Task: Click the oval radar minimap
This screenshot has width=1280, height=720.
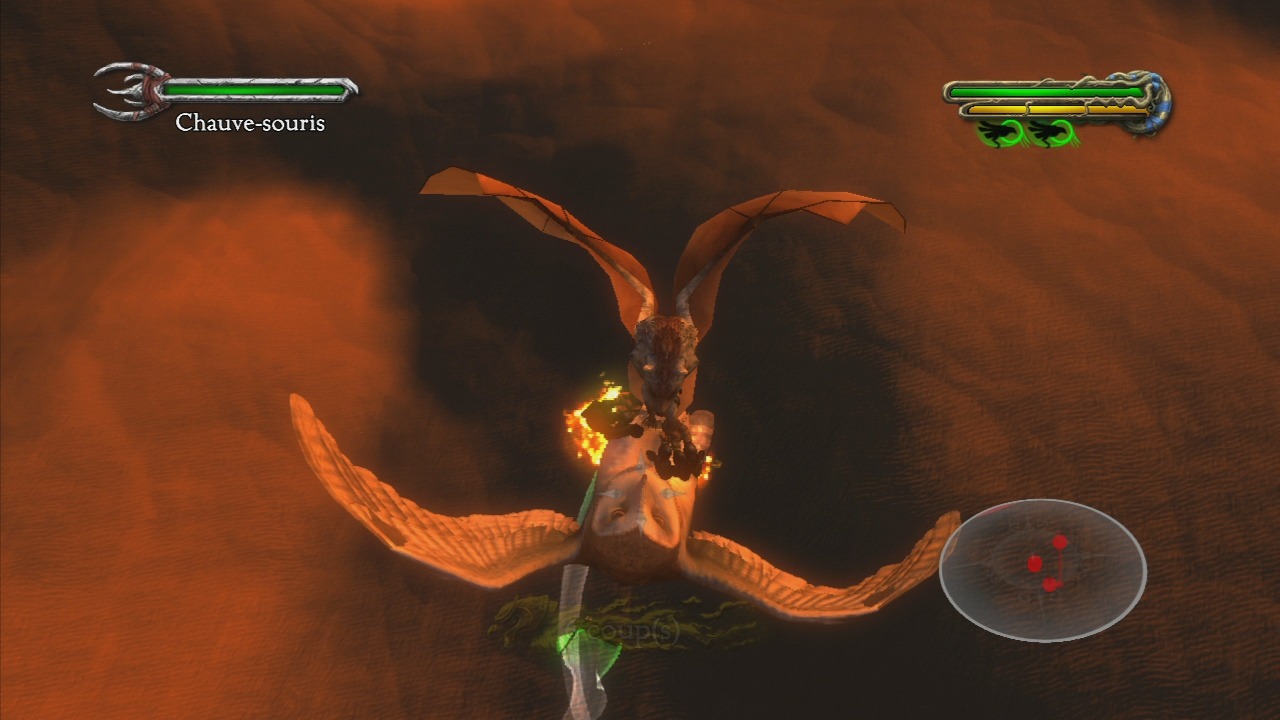Action: 1042,570
